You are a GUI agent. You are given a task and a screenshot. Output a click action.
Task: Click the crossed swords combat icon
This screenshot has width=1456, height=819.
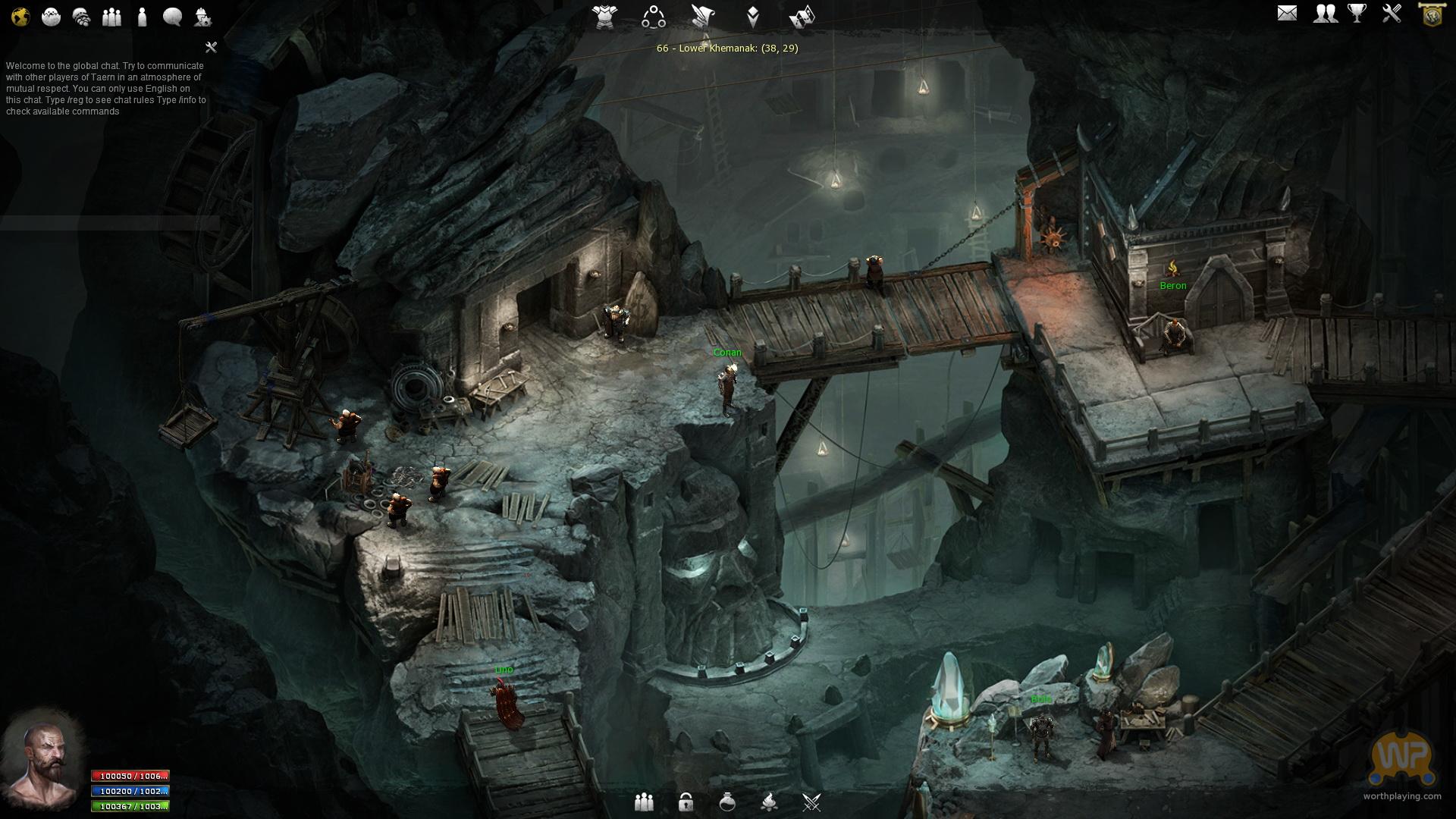coord(811,802)
